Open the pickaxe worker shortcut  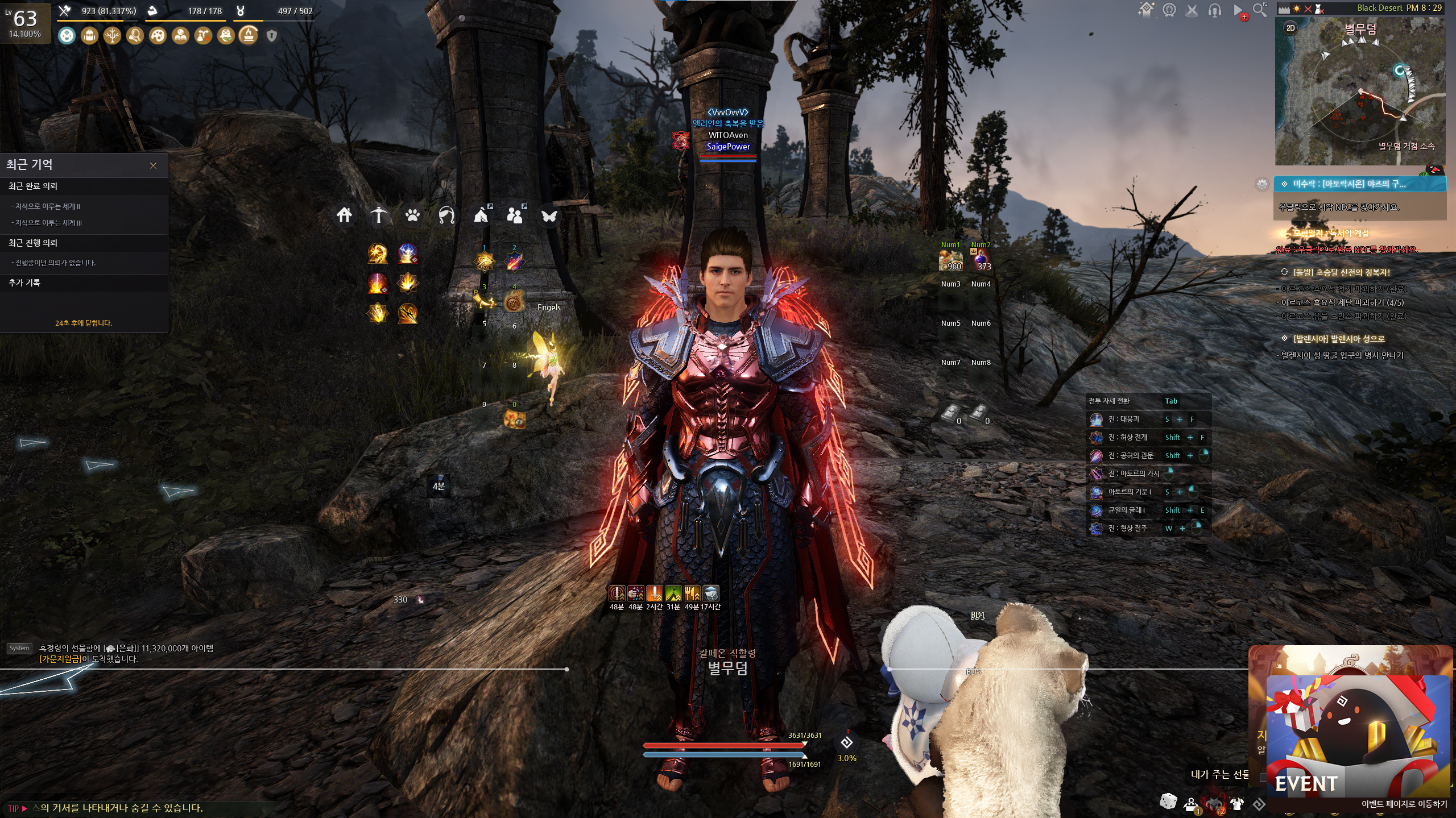click(x=378, y=215)
